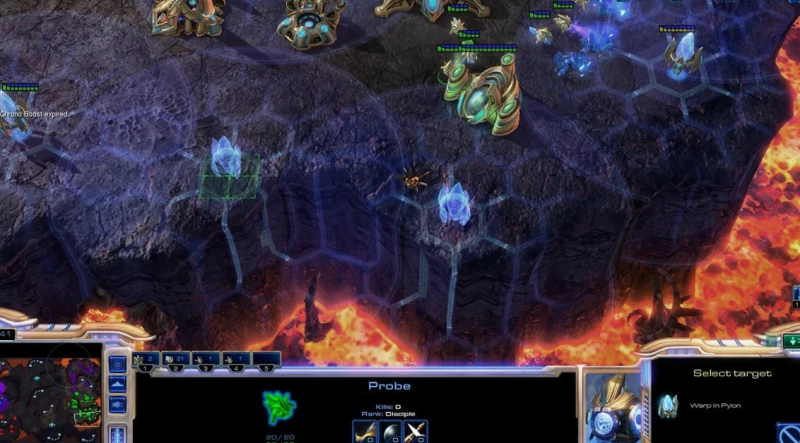This screenshot has height=443, width=800.
Task: Click the minimap ping signal button
Action: pyautogui.click(x=117, y=363)
